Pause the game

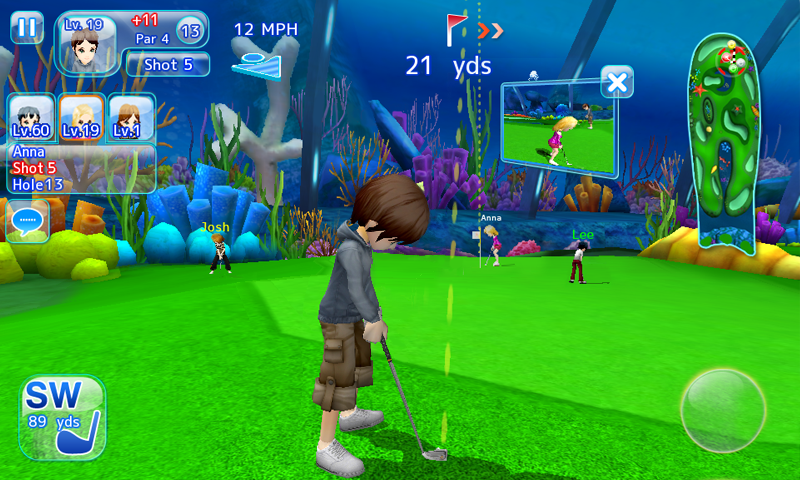pos(27,27)
